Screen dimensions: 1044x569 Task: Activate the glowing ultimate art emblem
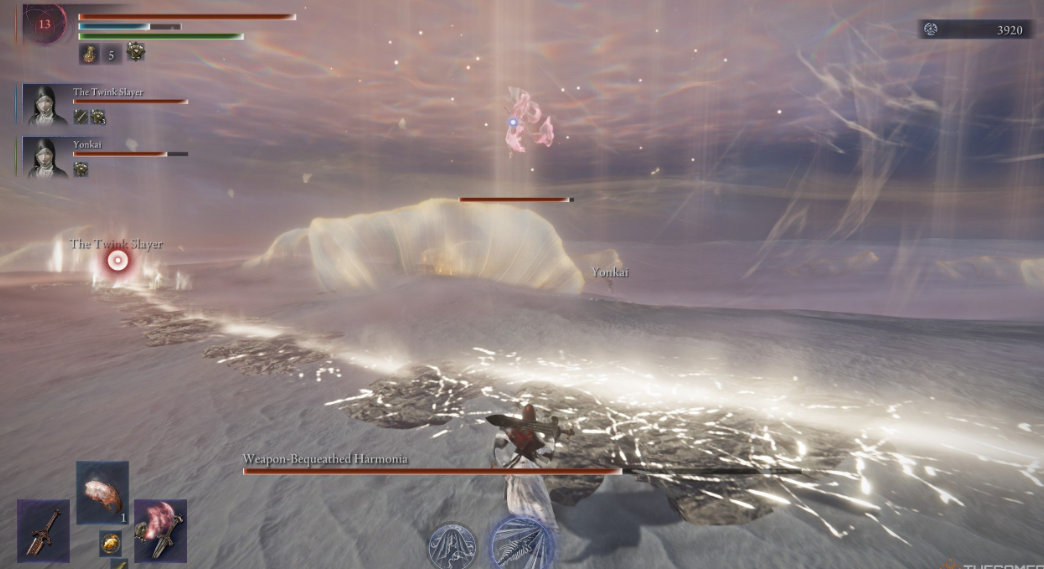pyautogui.click(x=521, y=542)
